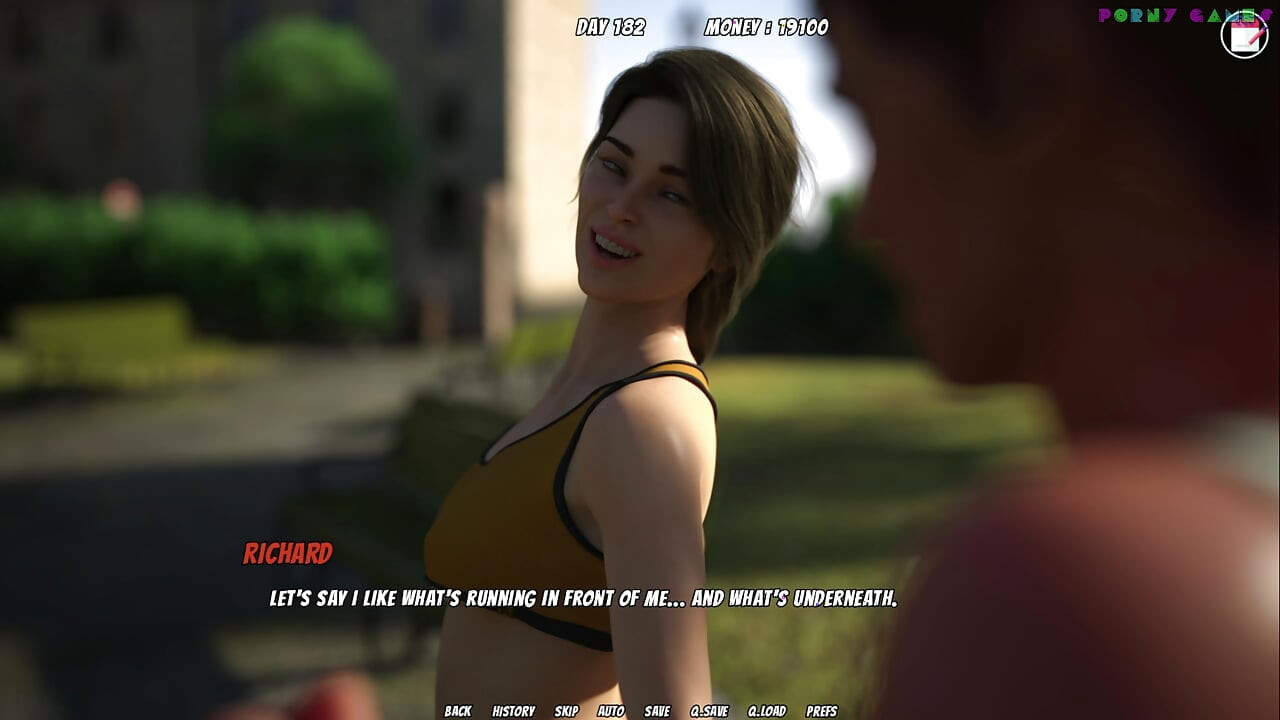The height and width of the screenshot is (720, 1280).
Task: Click the park background to continue
Action: tap(200, 250)
